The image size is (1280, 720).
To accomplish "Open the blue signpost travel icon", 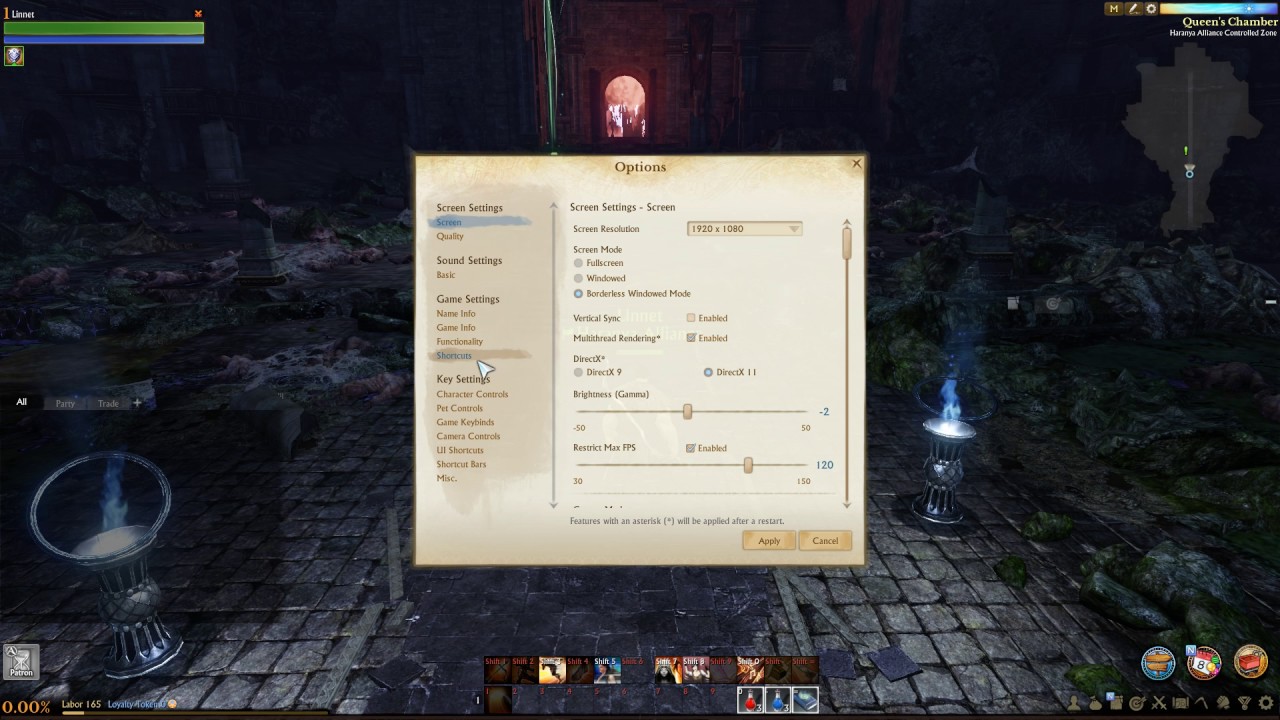I will coord(1157,662).
